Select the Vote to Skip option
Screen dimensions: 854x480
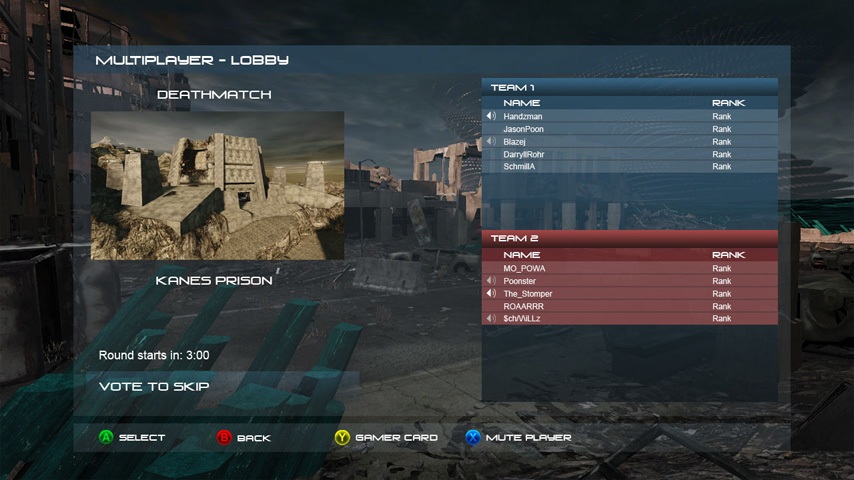tap(155, 386)
